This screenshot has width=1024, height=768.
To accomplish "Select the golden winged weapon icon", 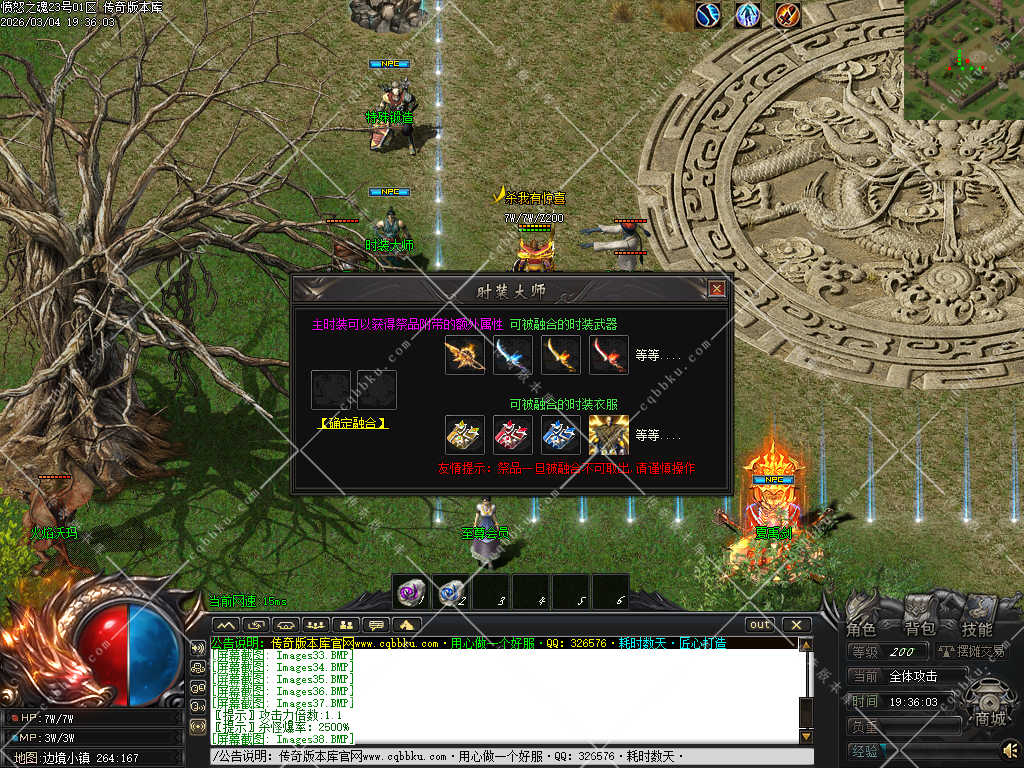I will [x=465, y=355].
